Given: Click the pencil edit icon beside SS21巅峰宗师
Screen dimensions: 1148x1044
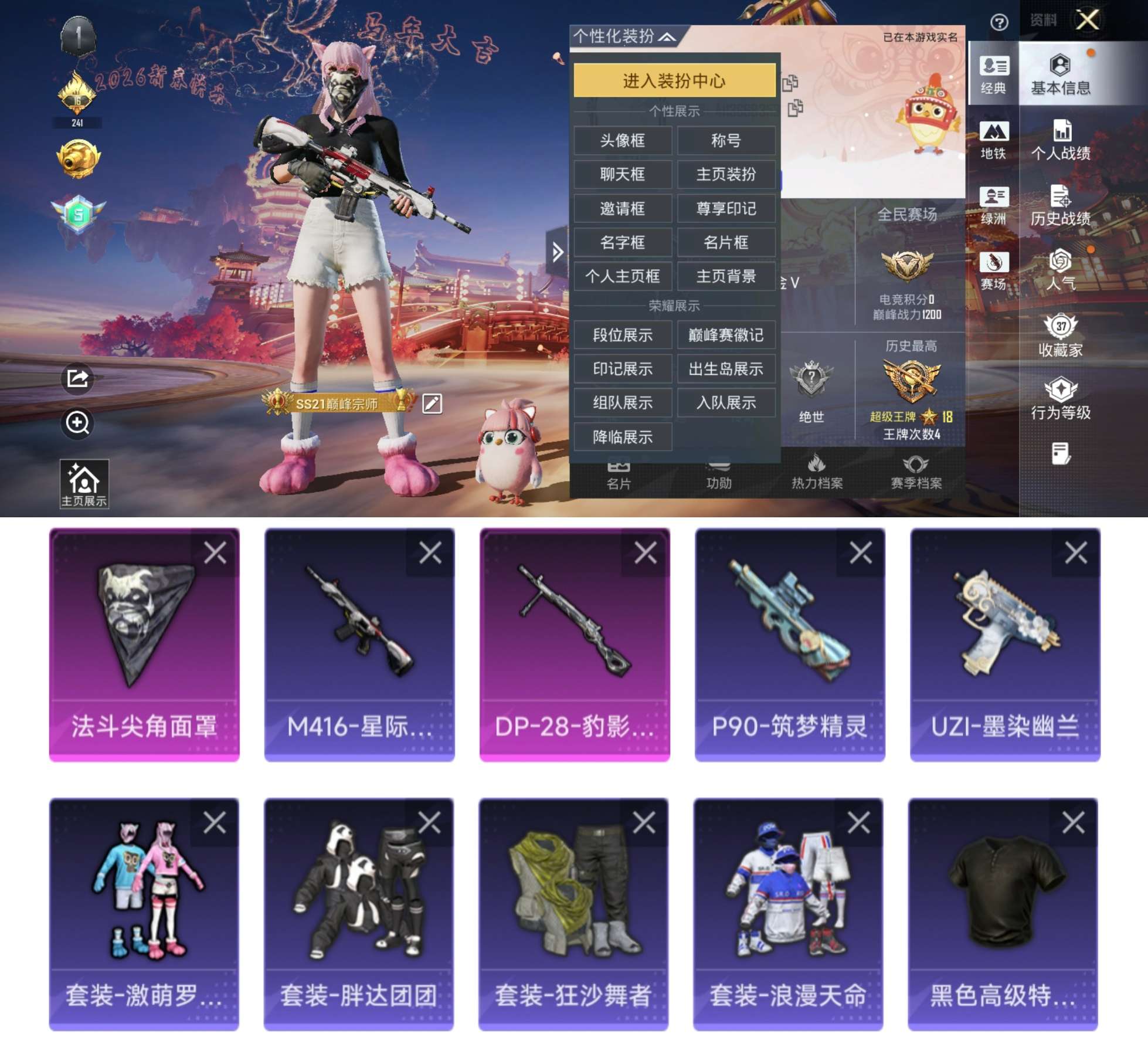Looking at the screenshot, I should pyautogui.click(x=432, y=404).
